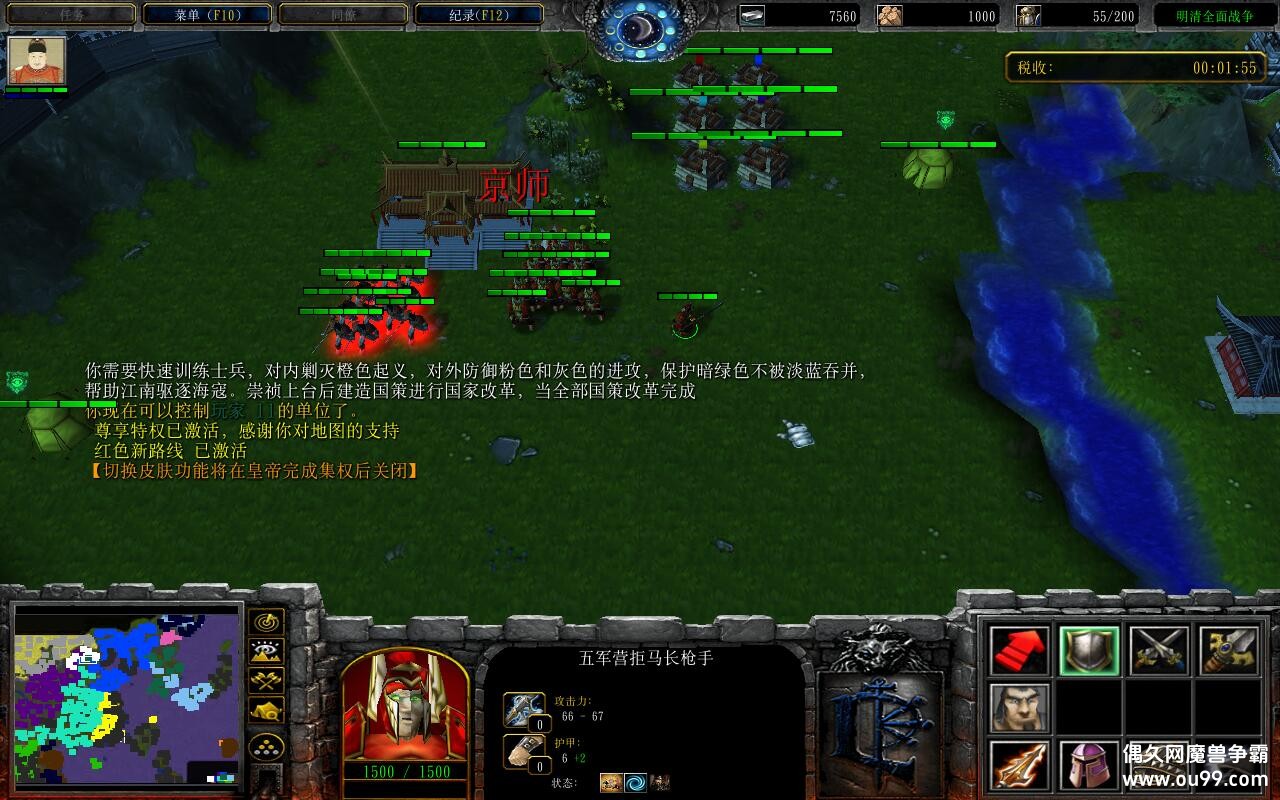
Task: Toggle ally colors with crossed axes icon
Action: tap(267, 681)
